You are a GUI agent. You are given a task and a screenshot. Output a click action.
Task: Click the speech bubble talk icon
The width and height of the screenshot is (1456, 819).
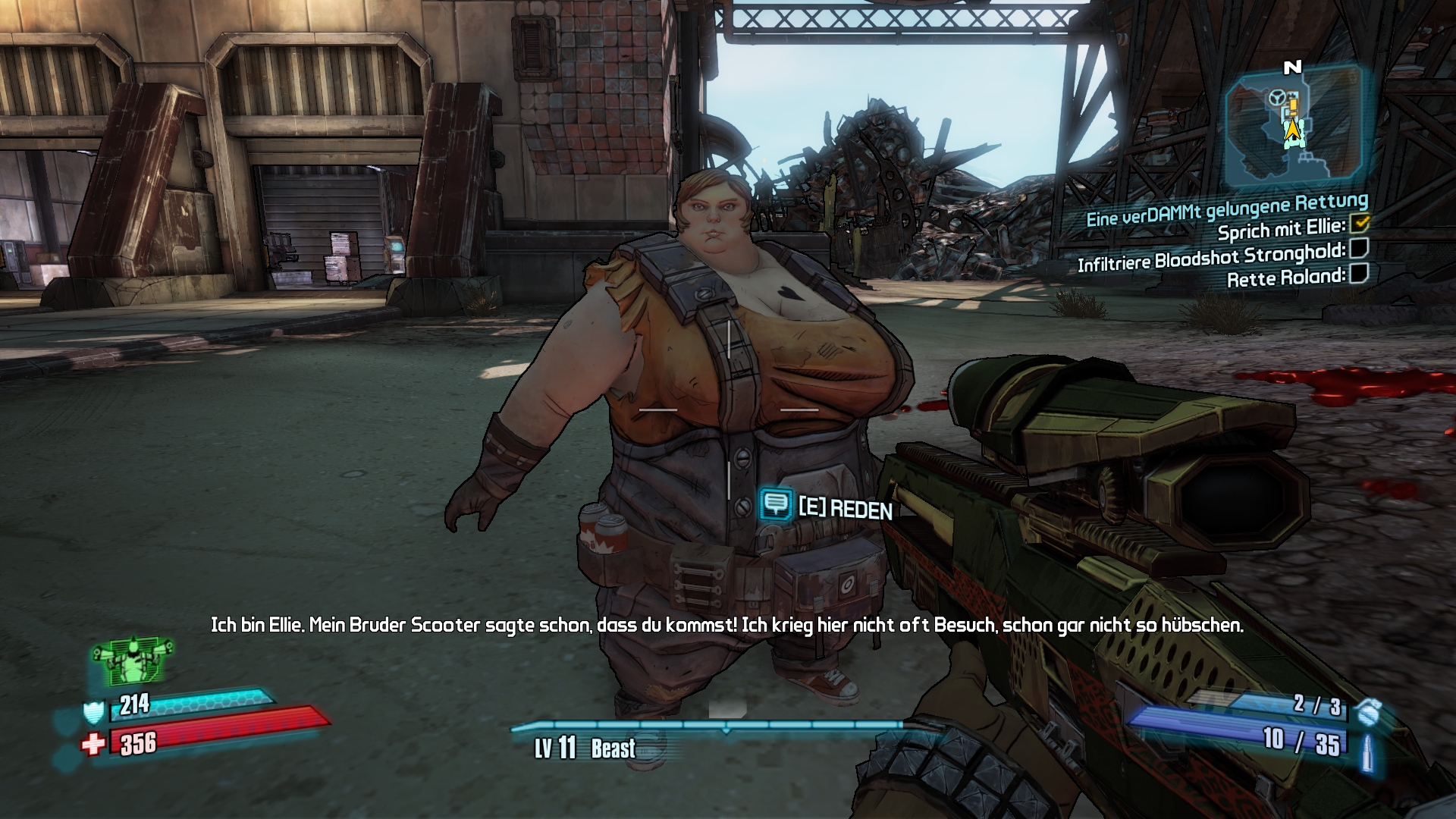point(775,503)
